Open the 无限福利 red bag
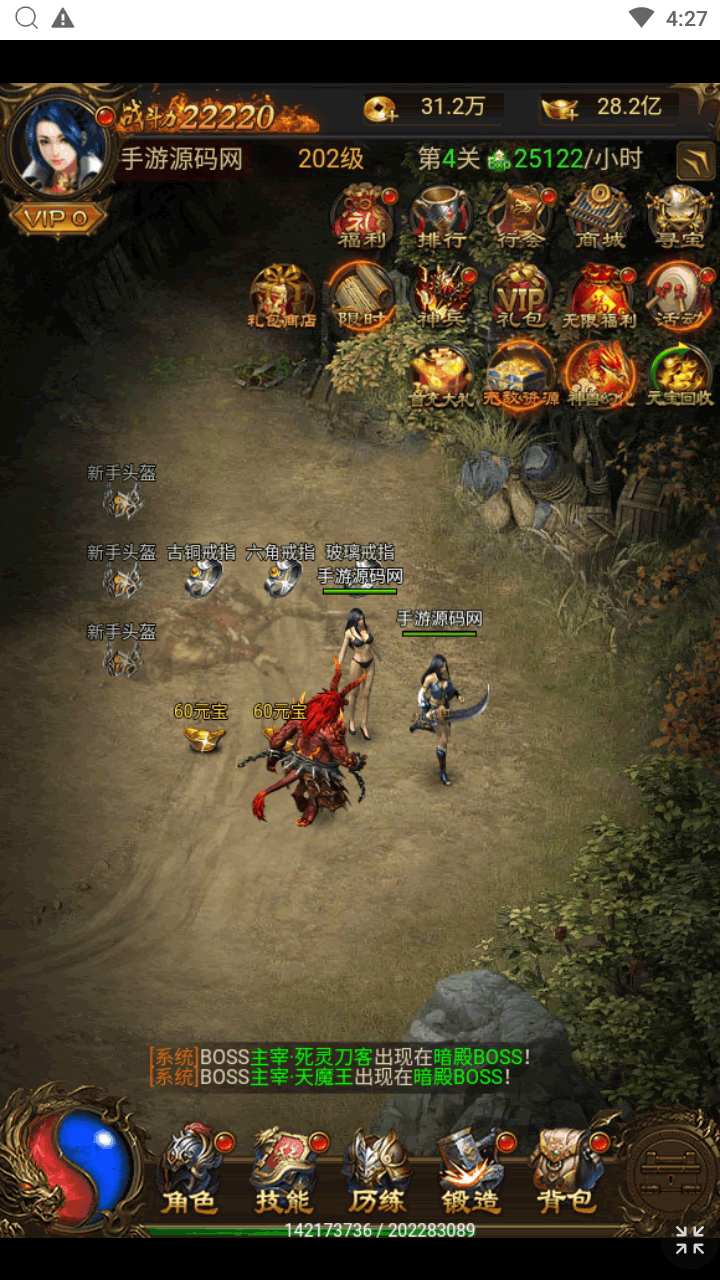The height and width of the screenshot is (1280, 720). point(599,296)
